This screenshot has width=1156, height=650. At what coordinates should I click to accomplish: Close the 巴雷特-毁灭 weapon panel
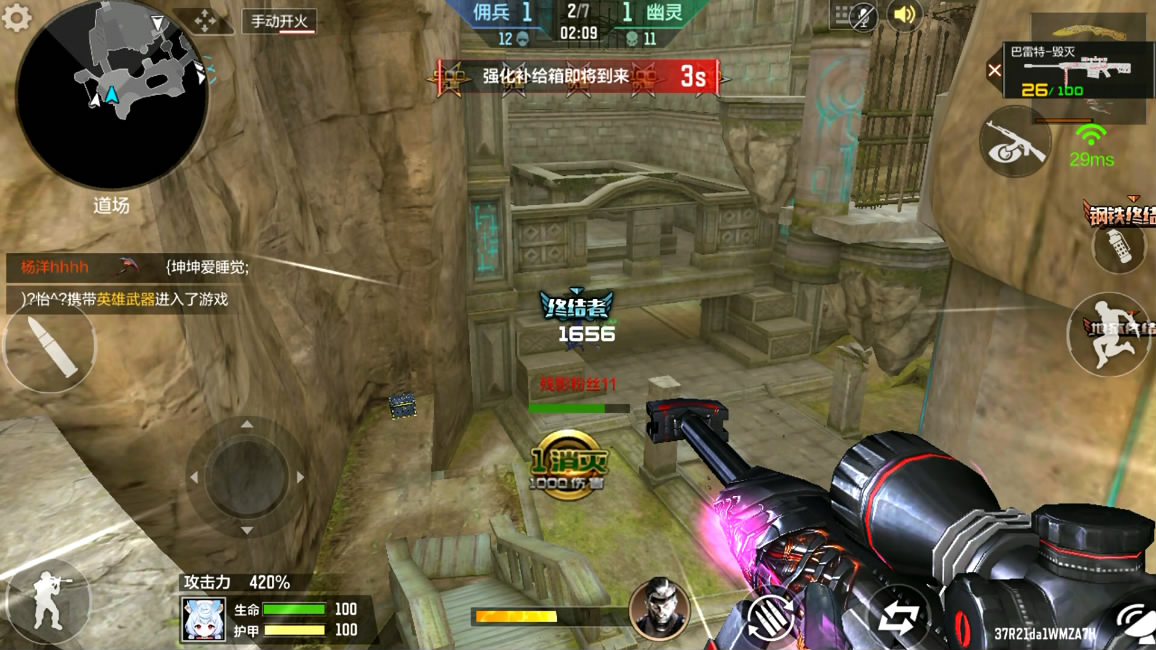point(994,70)
